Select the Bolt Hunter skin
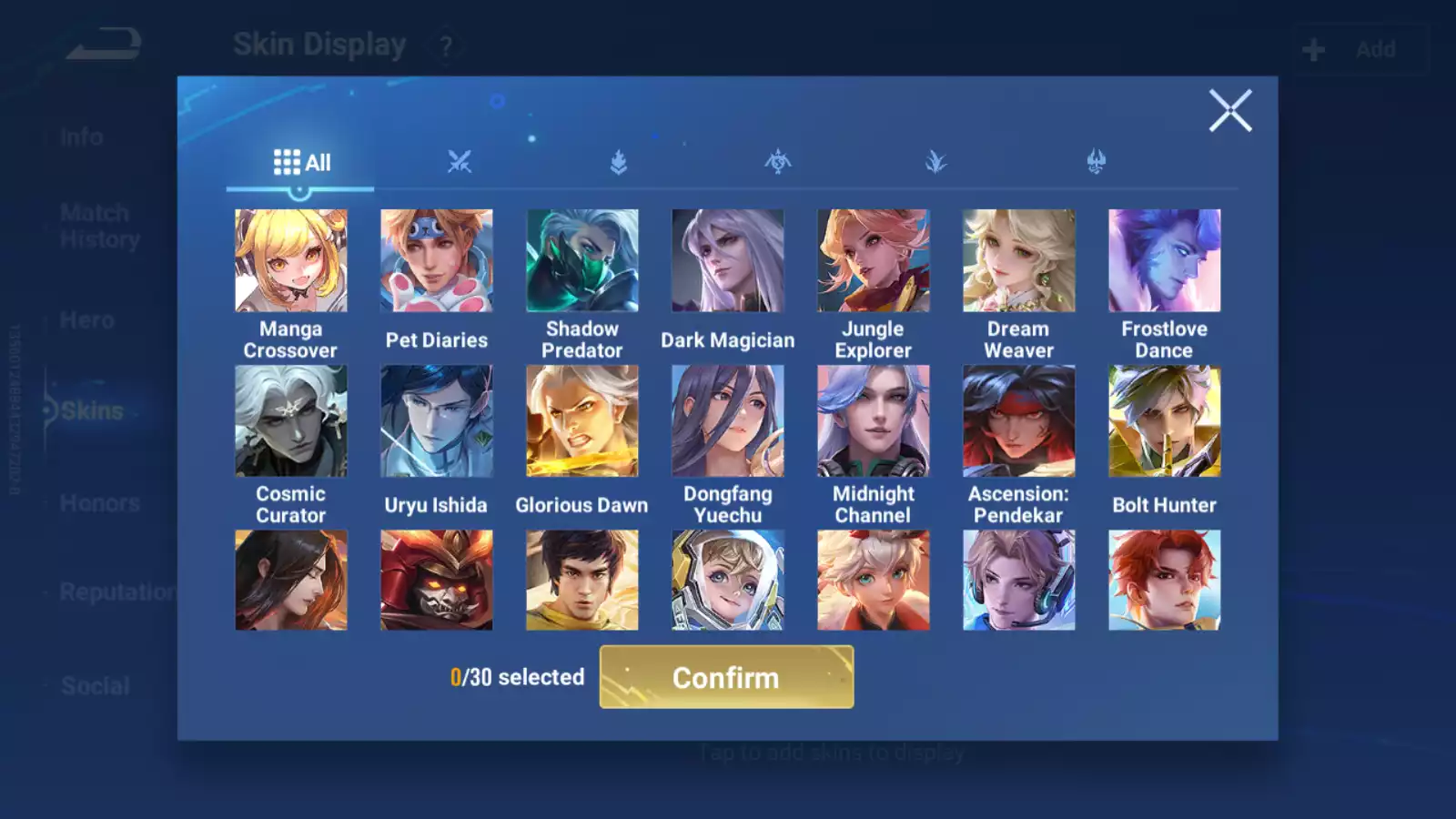1456x819 pixels. 1164,421
